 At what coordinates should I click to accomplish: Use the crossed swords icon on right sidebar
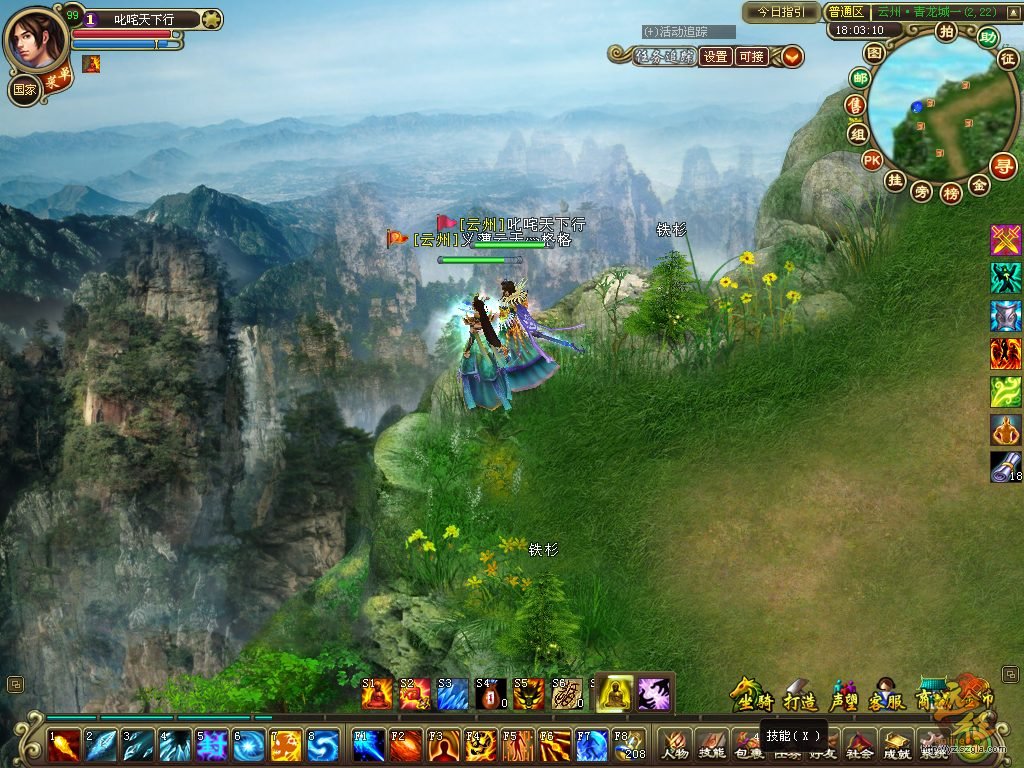1005,240
